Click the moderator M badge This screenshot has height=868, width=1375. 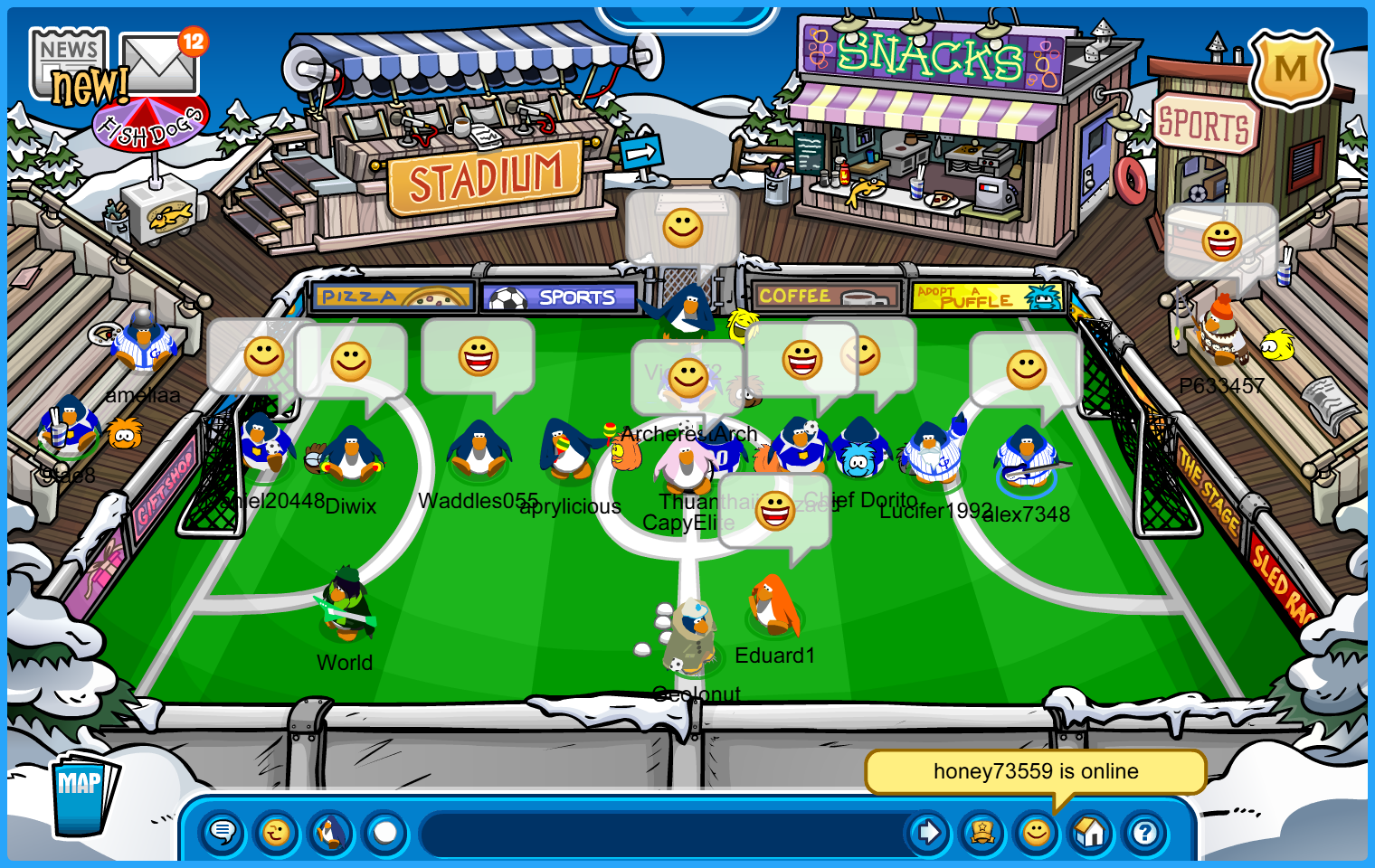1290,69
